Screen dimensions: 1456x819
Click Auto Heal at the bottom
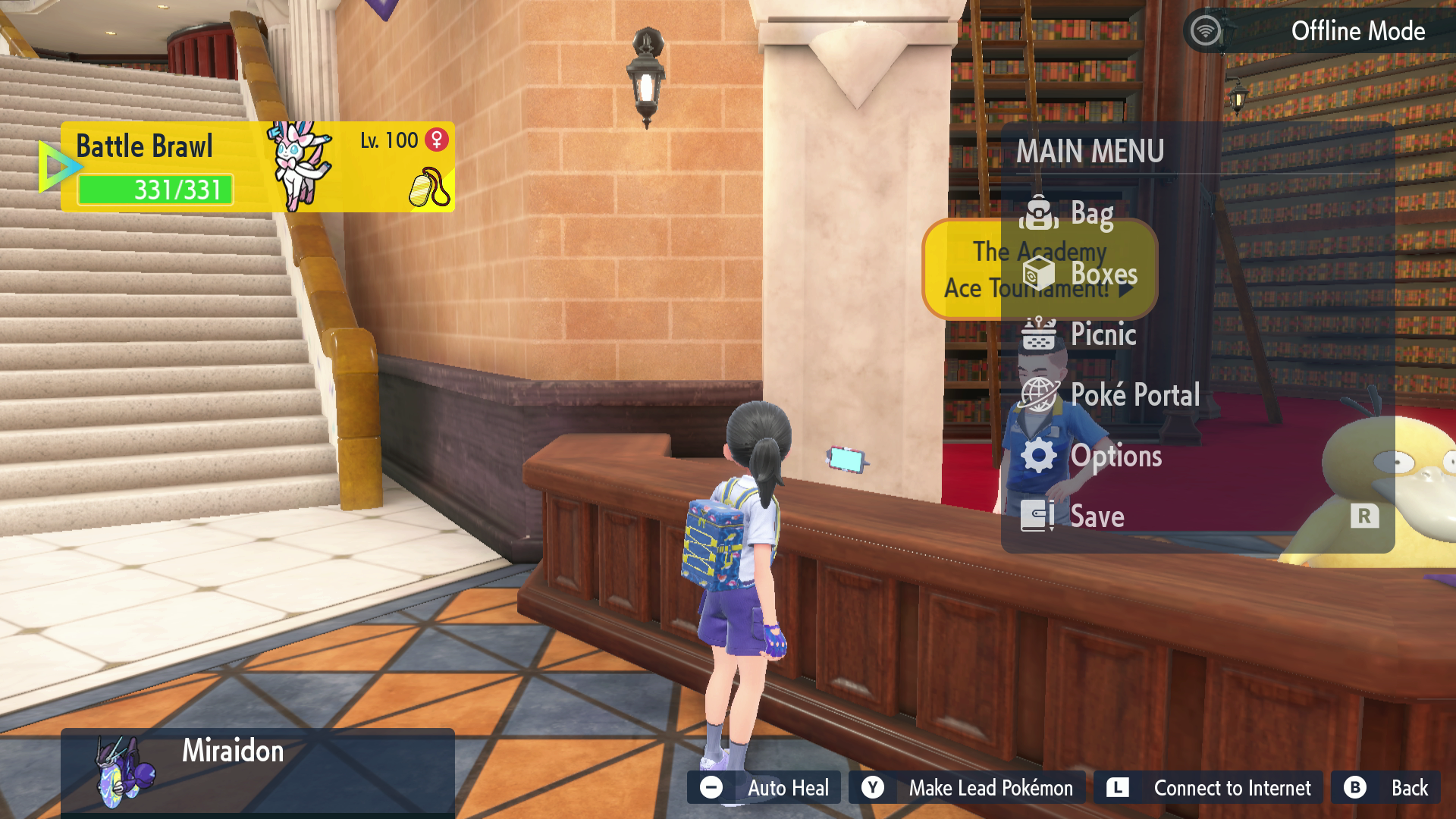pos(764,788)
